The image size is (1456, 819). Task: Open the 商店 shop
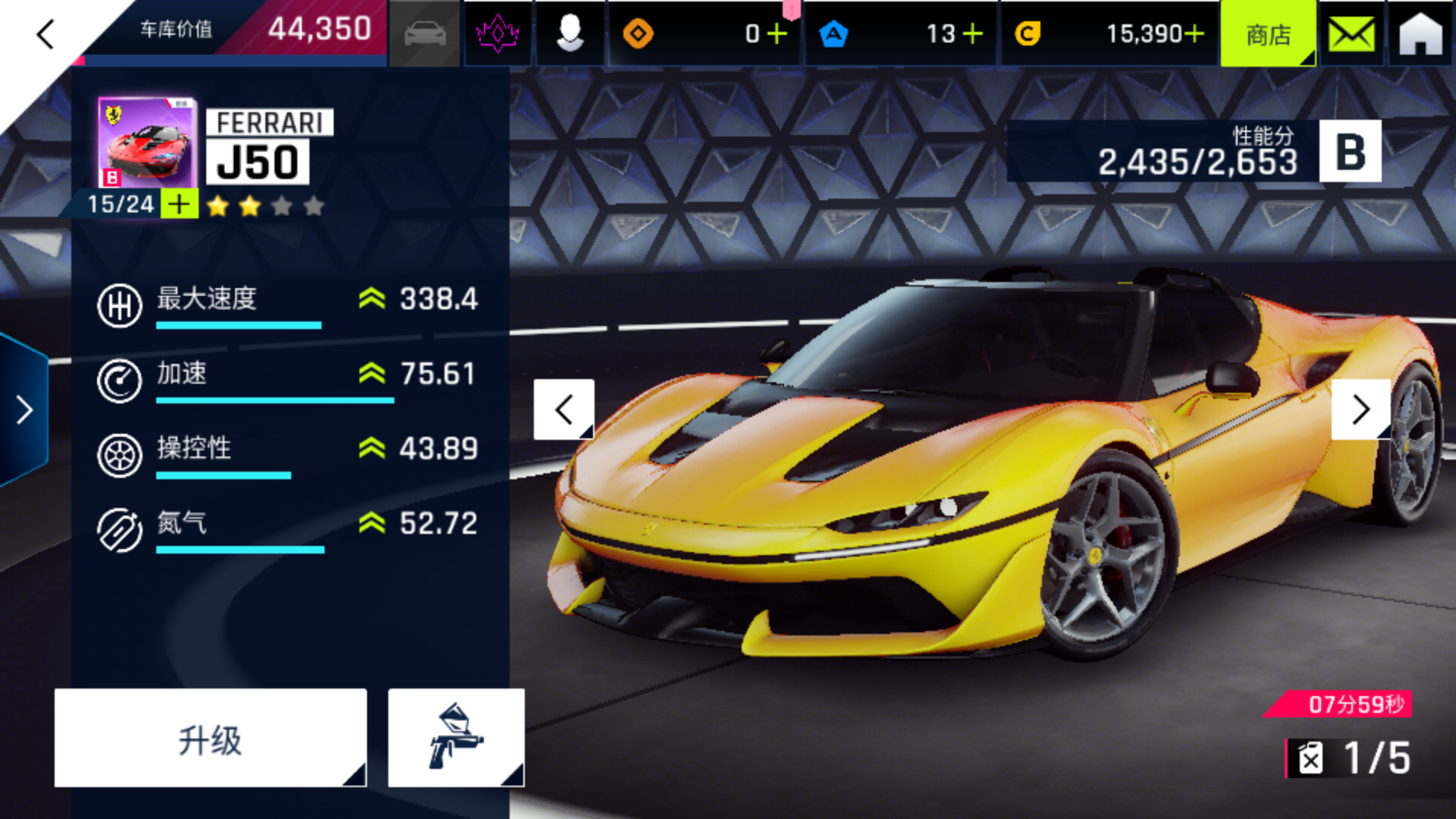[1268, 34]
